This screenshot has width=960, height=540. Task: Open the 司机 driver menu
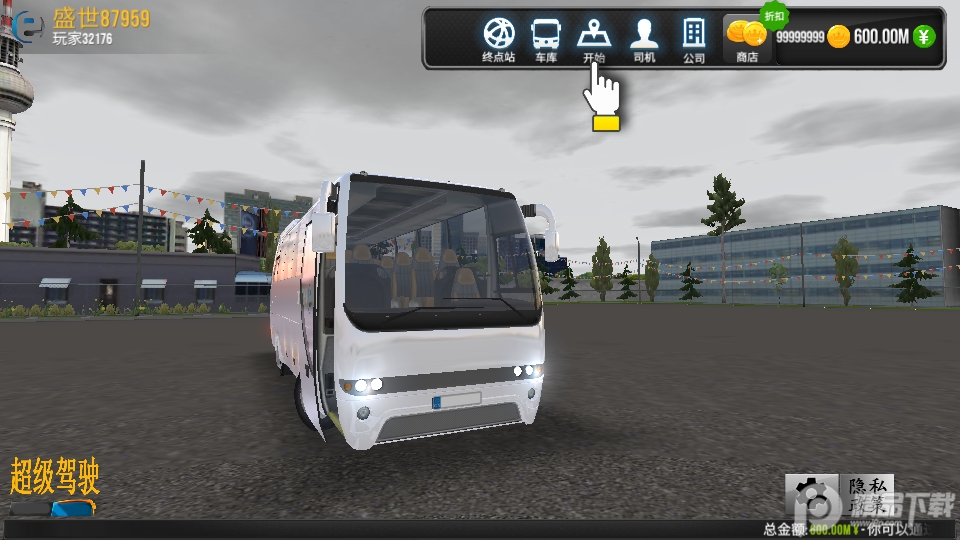(643, 38)
